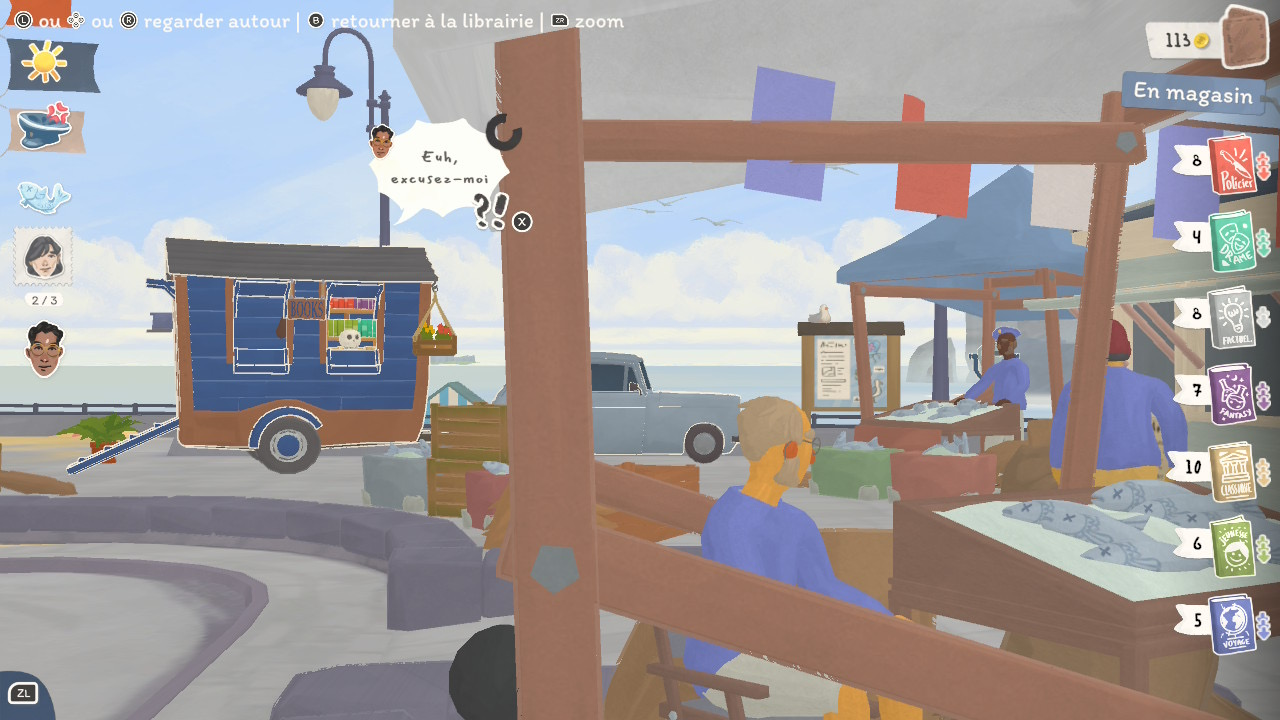Screen dimensions: 1280x720
Task: Select the Policier book genre
Action: pos(1231,165)
